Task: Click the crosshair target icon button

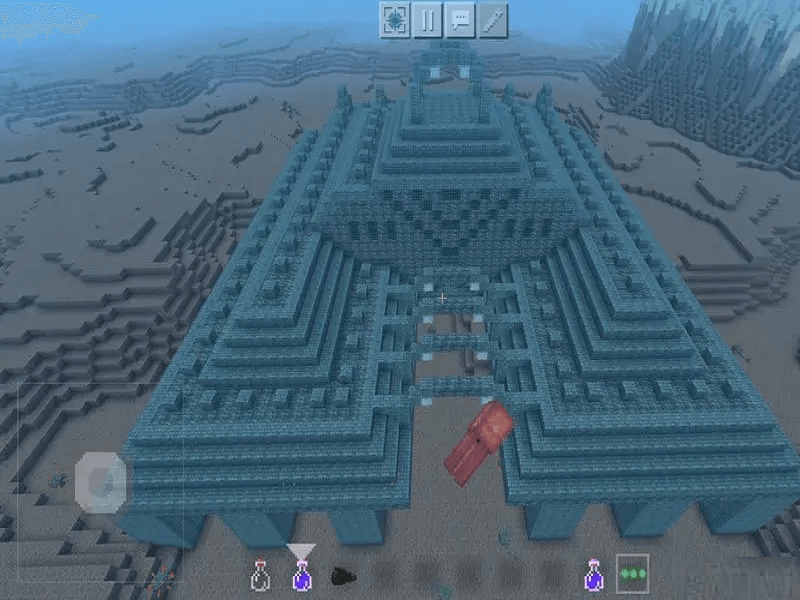Action: coord(394,19)
